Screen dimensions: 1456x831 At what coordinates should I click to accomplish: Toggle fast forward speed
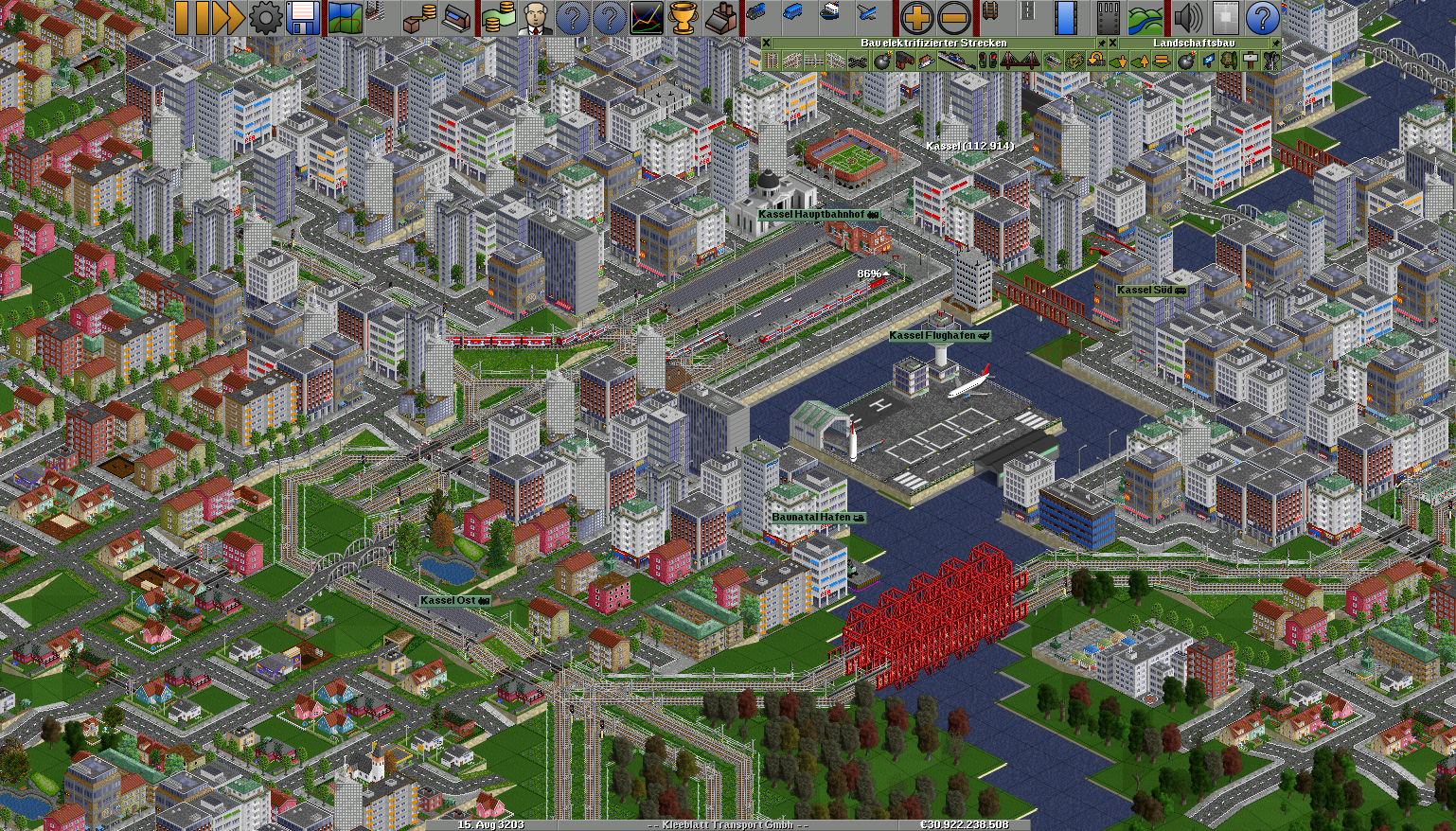(222, 18)
